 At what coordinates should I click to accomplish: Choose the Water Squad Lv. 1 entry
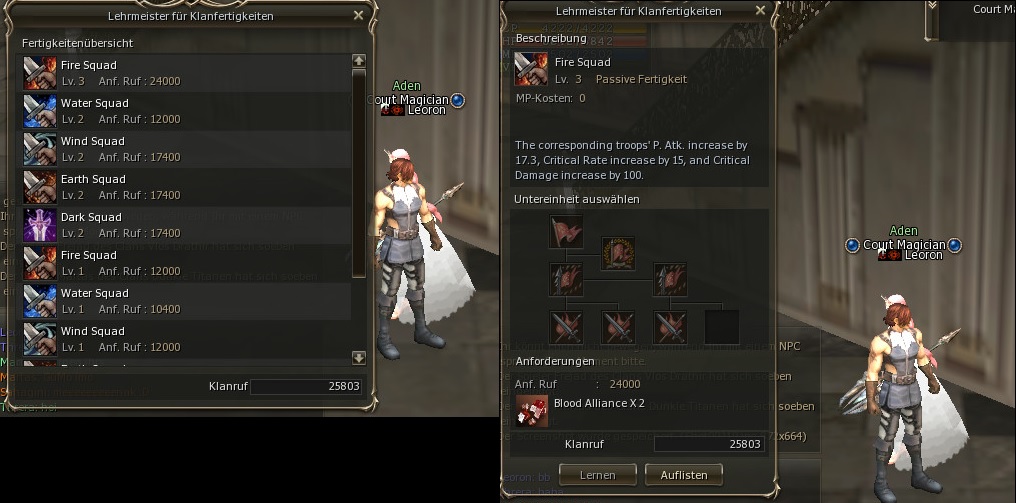click(186, 301)
